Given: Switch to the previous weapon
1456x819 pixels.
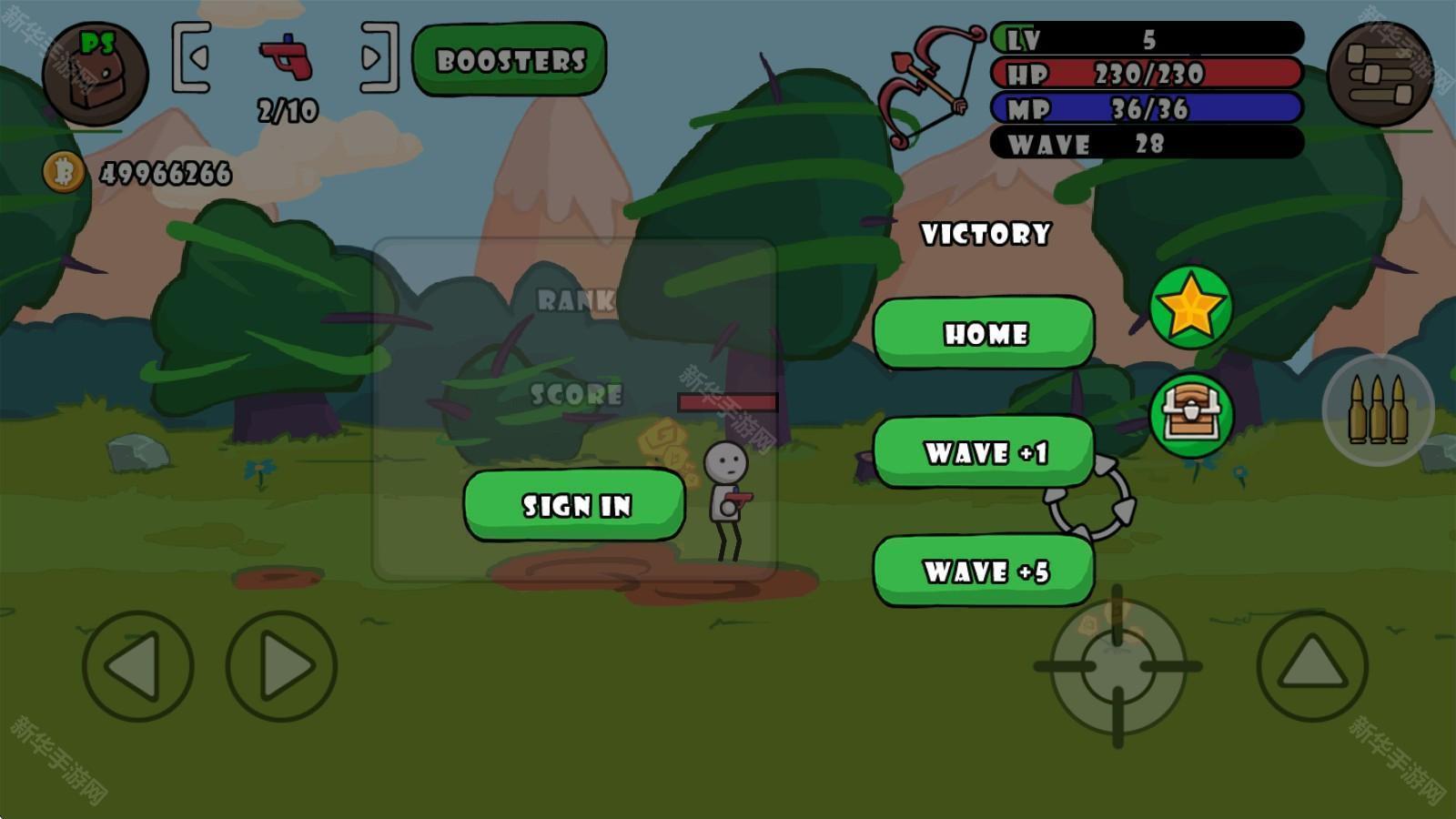Looking at the screenshot, I should [193, 58].
